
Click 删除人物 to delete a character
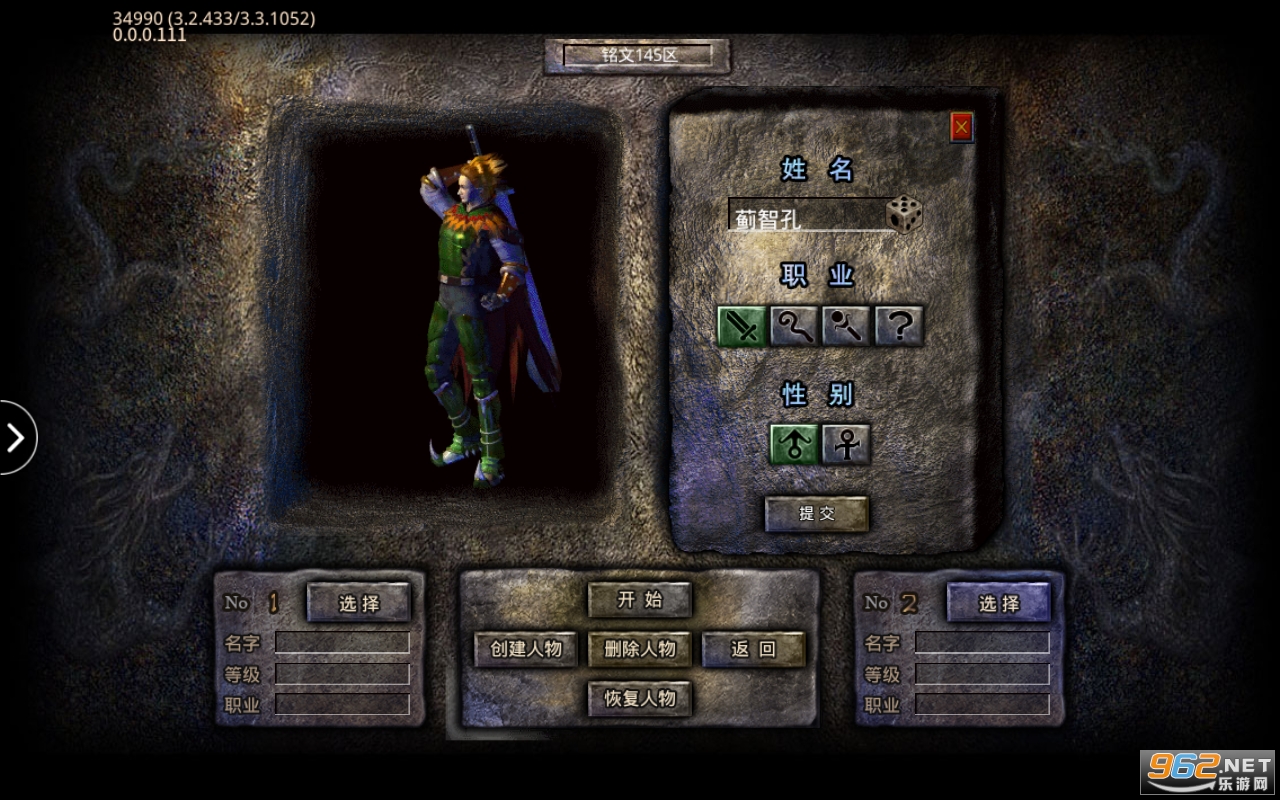pos(640,649)
